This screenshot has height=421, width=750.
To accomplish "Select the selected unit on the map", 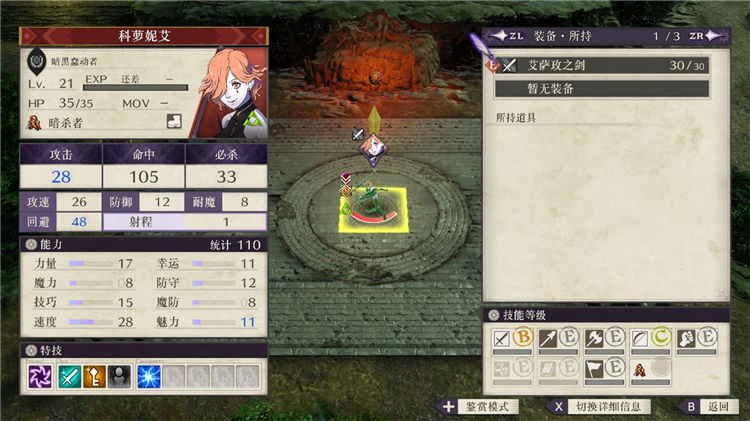I will (371, 205).
